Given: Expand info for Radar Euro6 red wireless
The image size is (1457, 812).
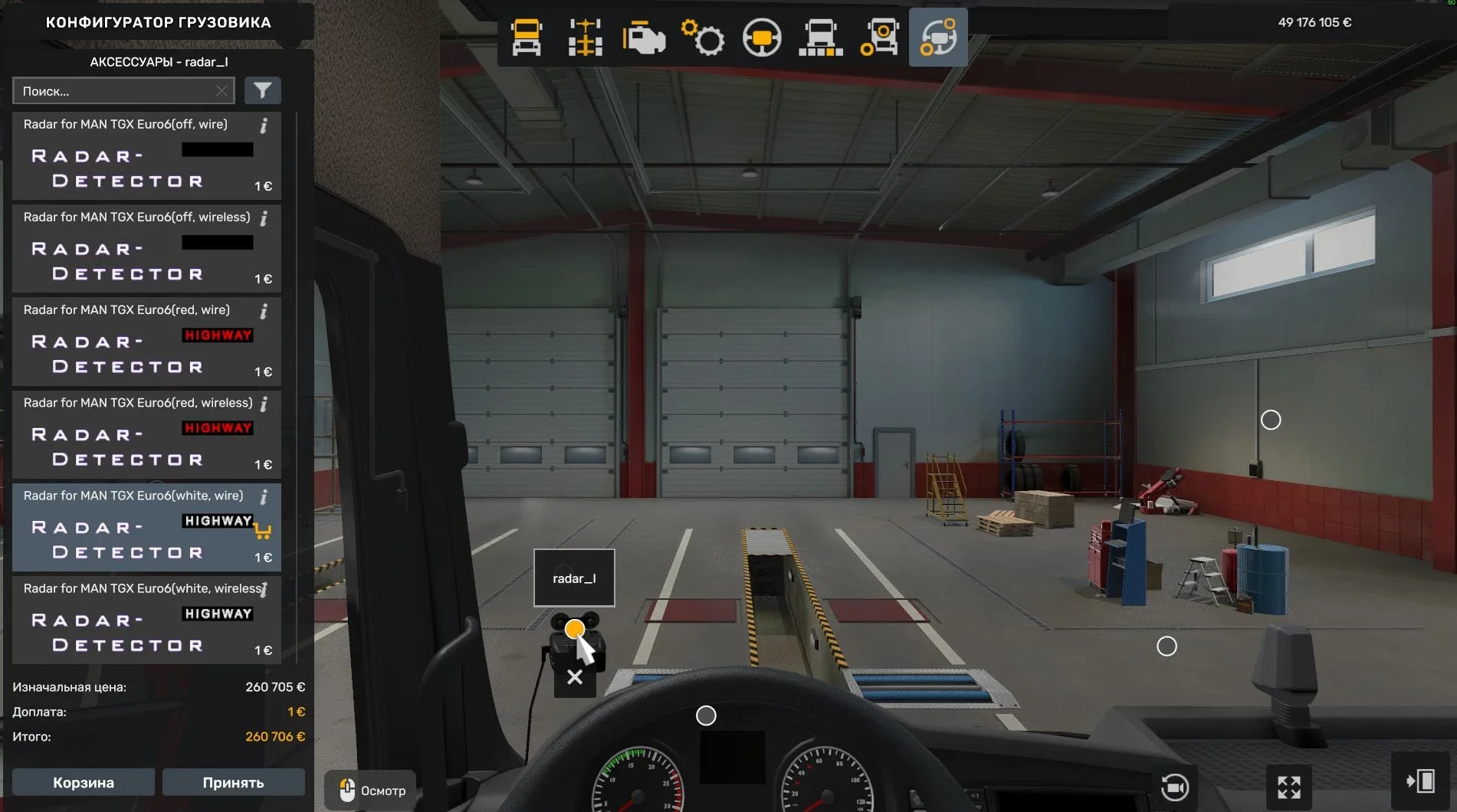Looking at the screenshot, I should 264,404.
